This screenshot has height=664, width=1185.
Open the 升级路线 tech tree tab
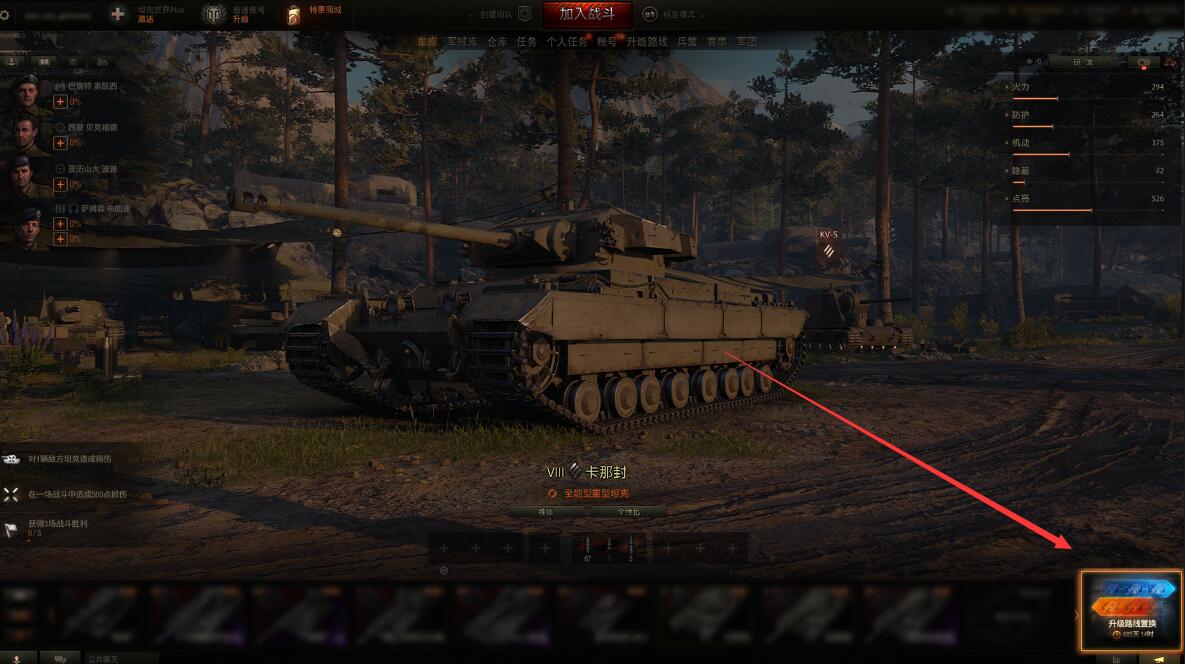point(646,42)
